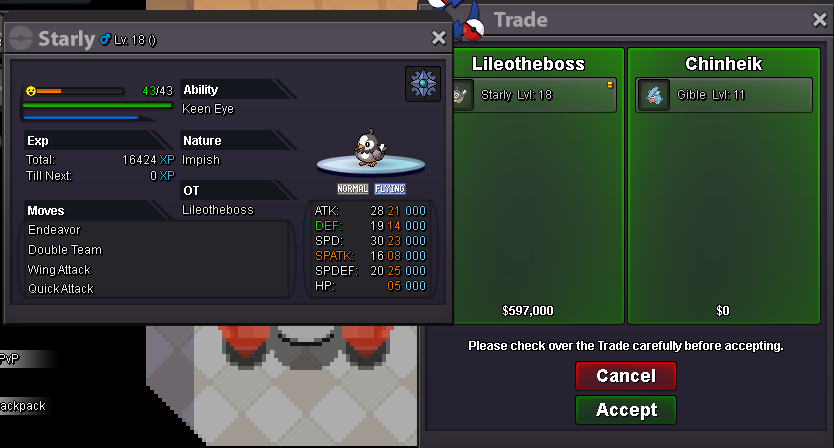The height and width of the screenshot is (448, 834).
Task: Cancel the trade
Action: click(x=626, y=376)
